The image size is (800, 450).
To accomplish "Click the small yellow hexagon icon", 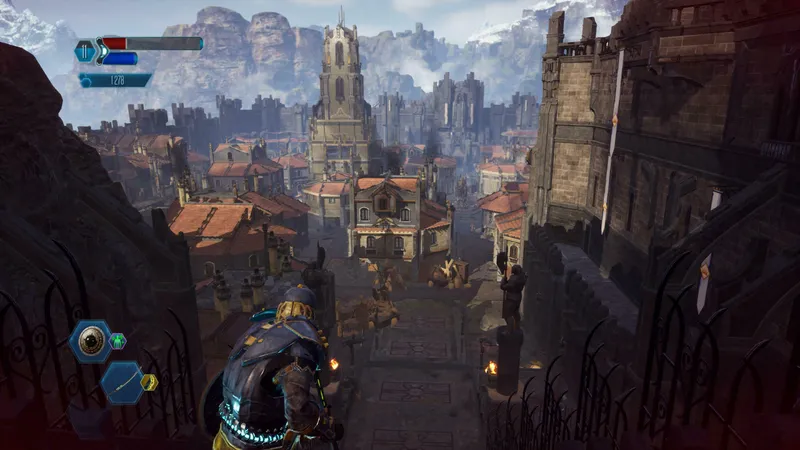I will 149,382.
